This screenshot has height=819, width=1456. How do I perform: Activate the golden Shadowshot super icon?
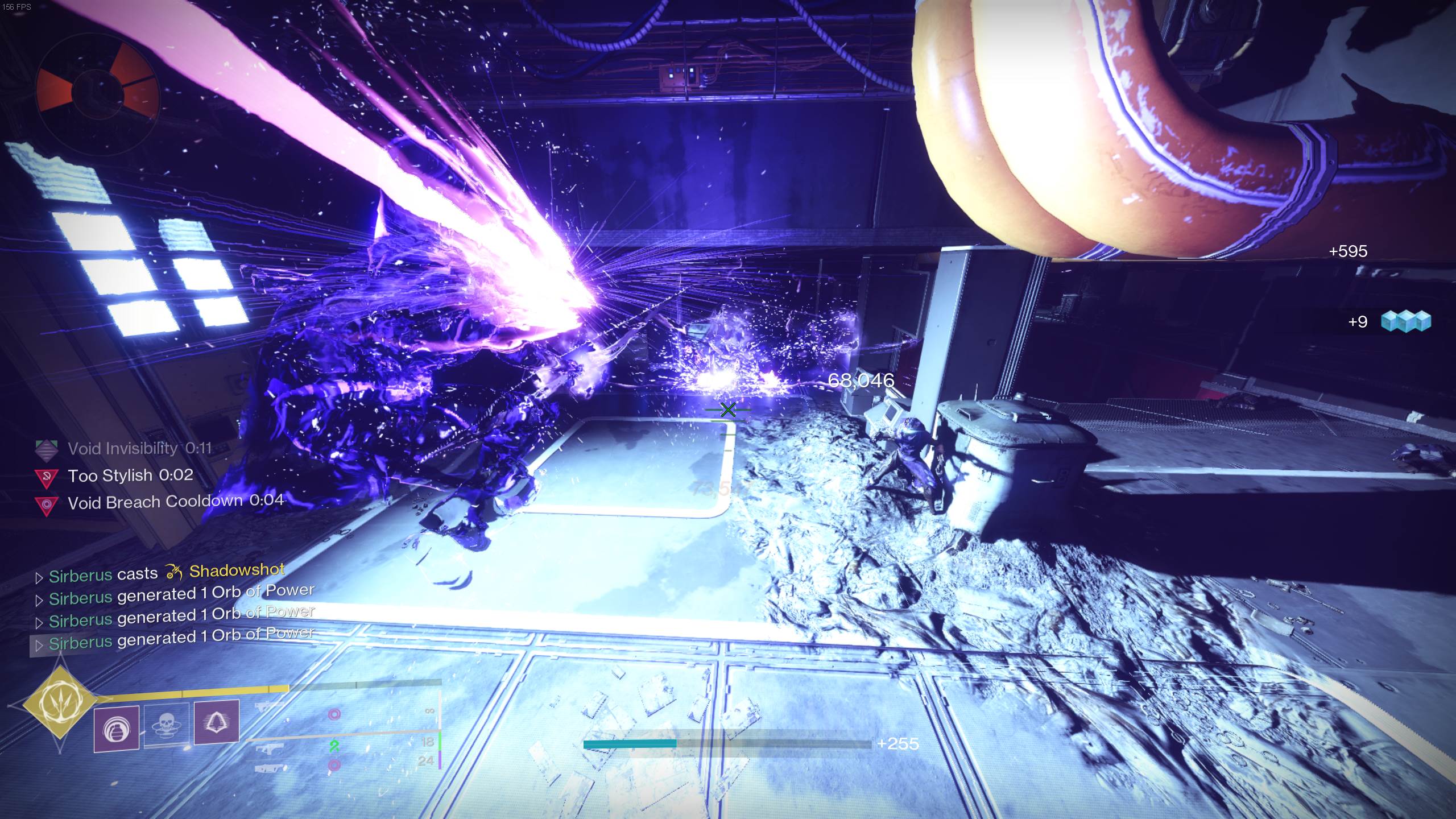click(59, 704)
